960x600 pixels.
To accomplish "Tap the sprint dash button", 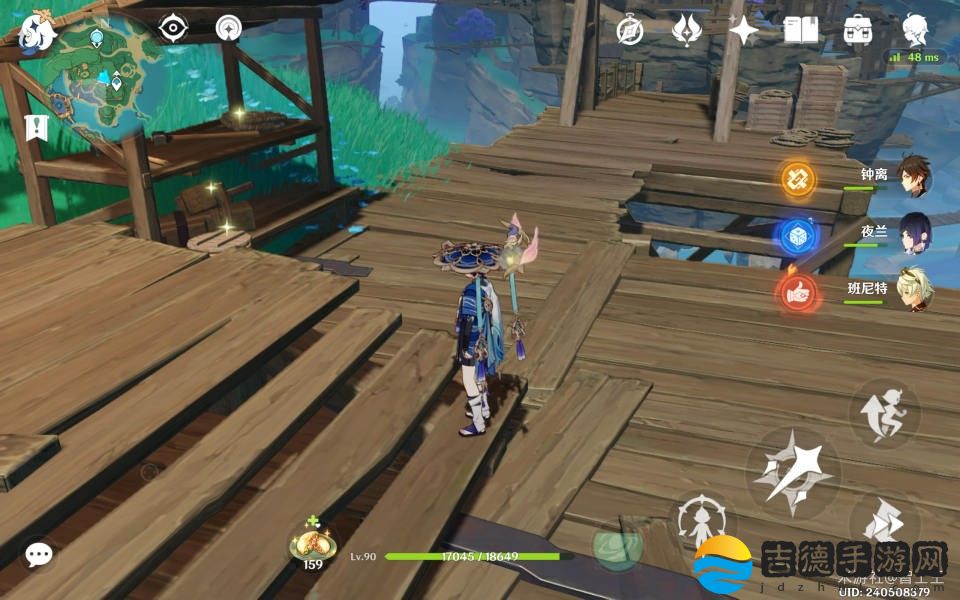I will click(884, 412).
